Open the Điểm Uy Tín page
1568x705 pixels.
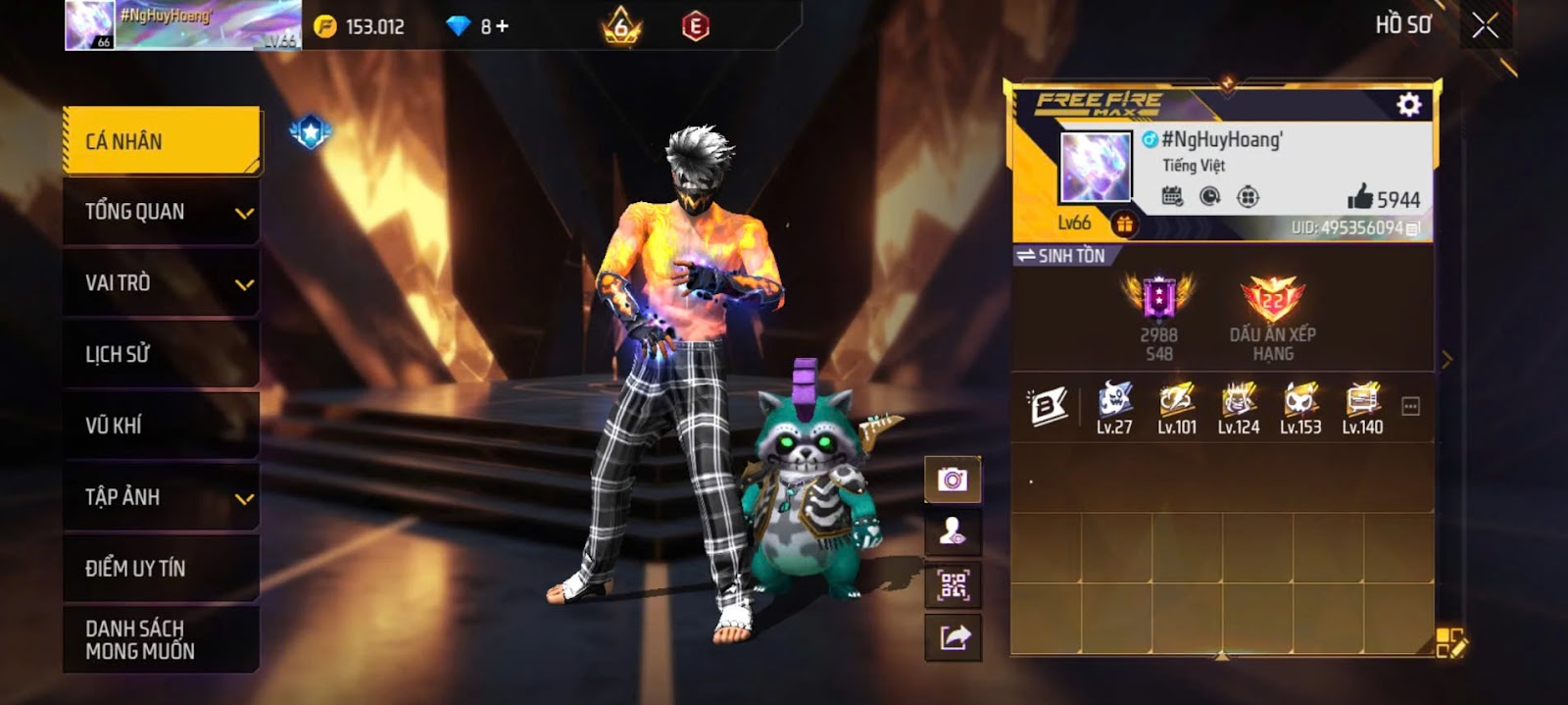(162, 568)
